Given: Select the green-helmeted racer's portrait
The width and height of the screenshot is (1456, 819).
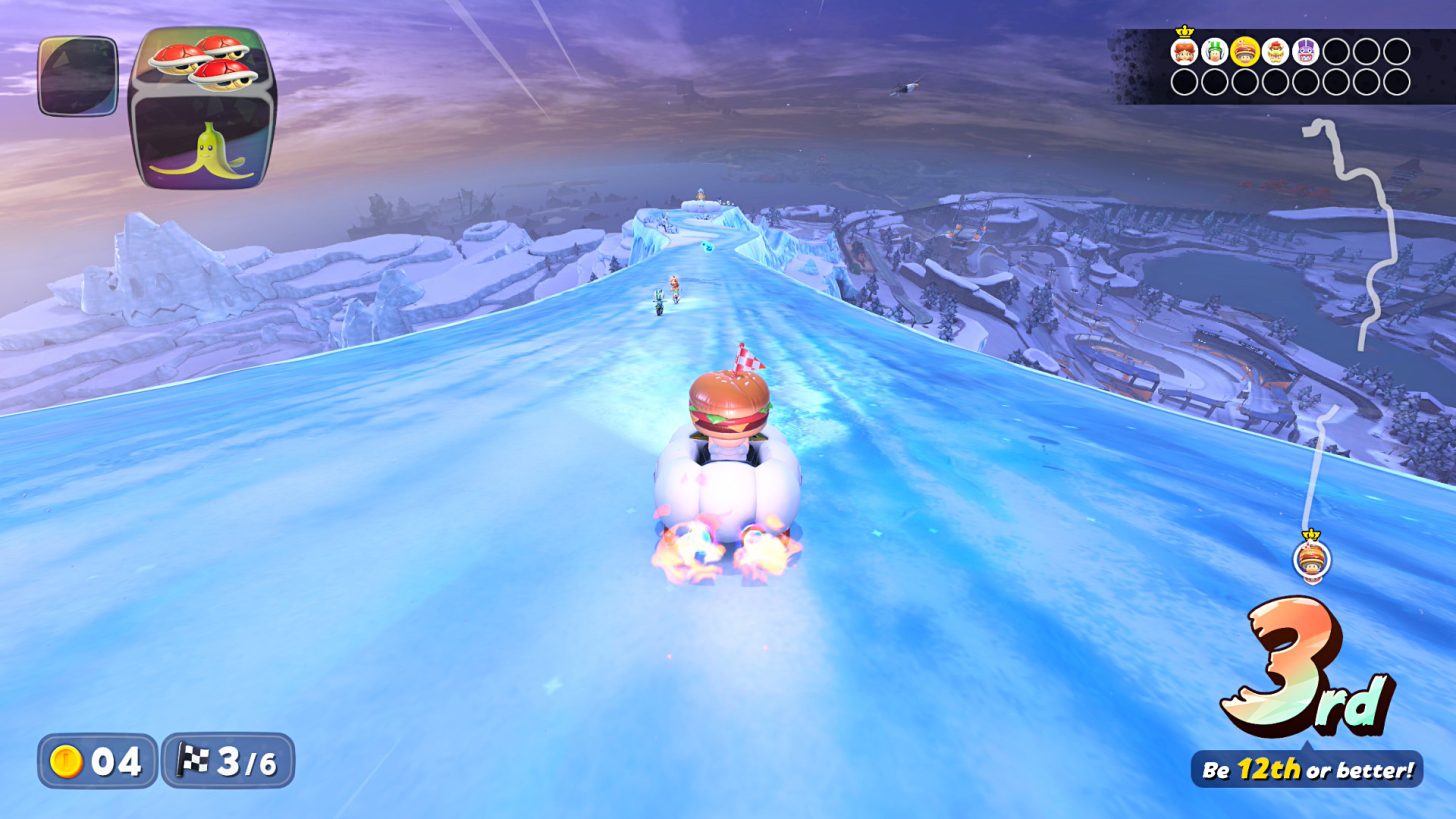Looking at the screenshot, I should tap(1214, 53).
